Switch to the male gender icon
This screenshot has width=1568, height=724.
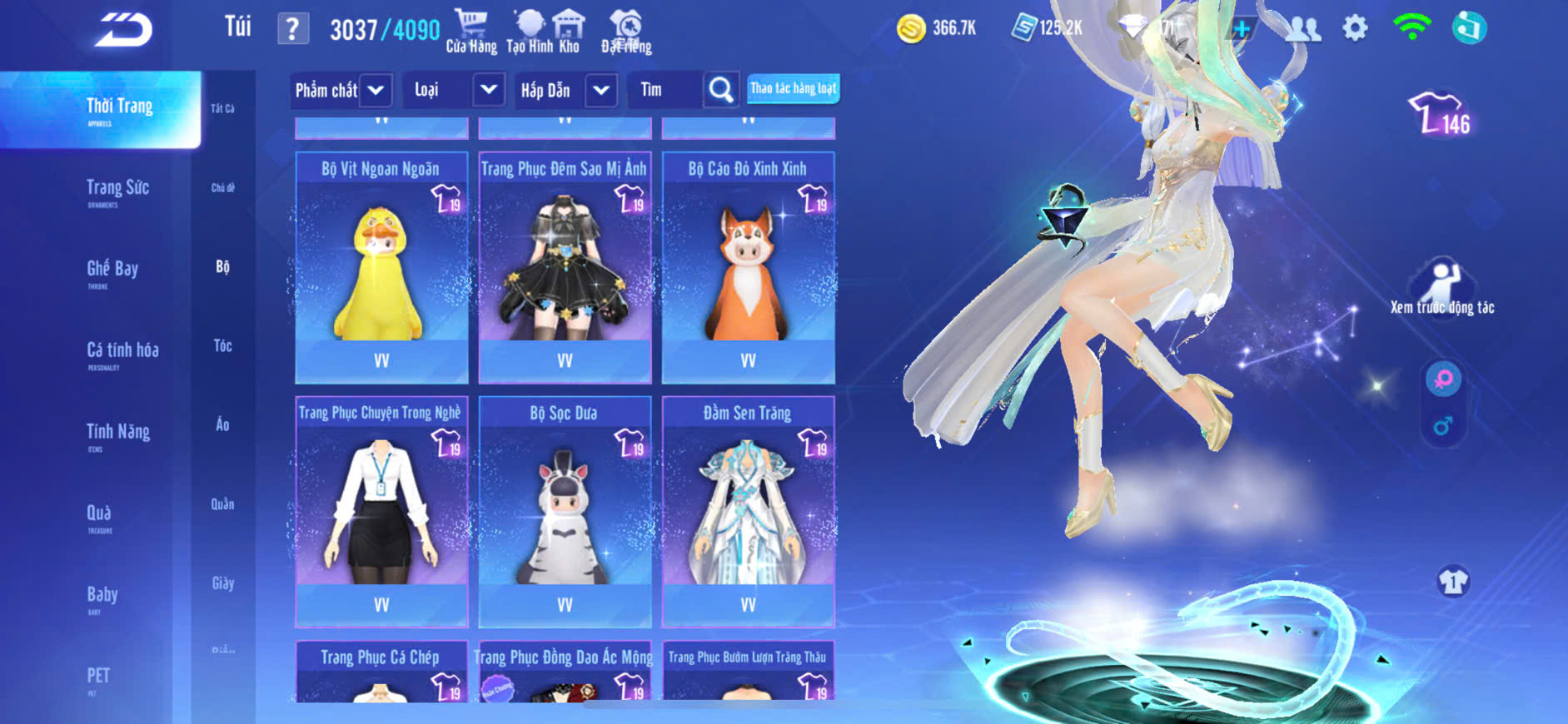coord(1442,427)
